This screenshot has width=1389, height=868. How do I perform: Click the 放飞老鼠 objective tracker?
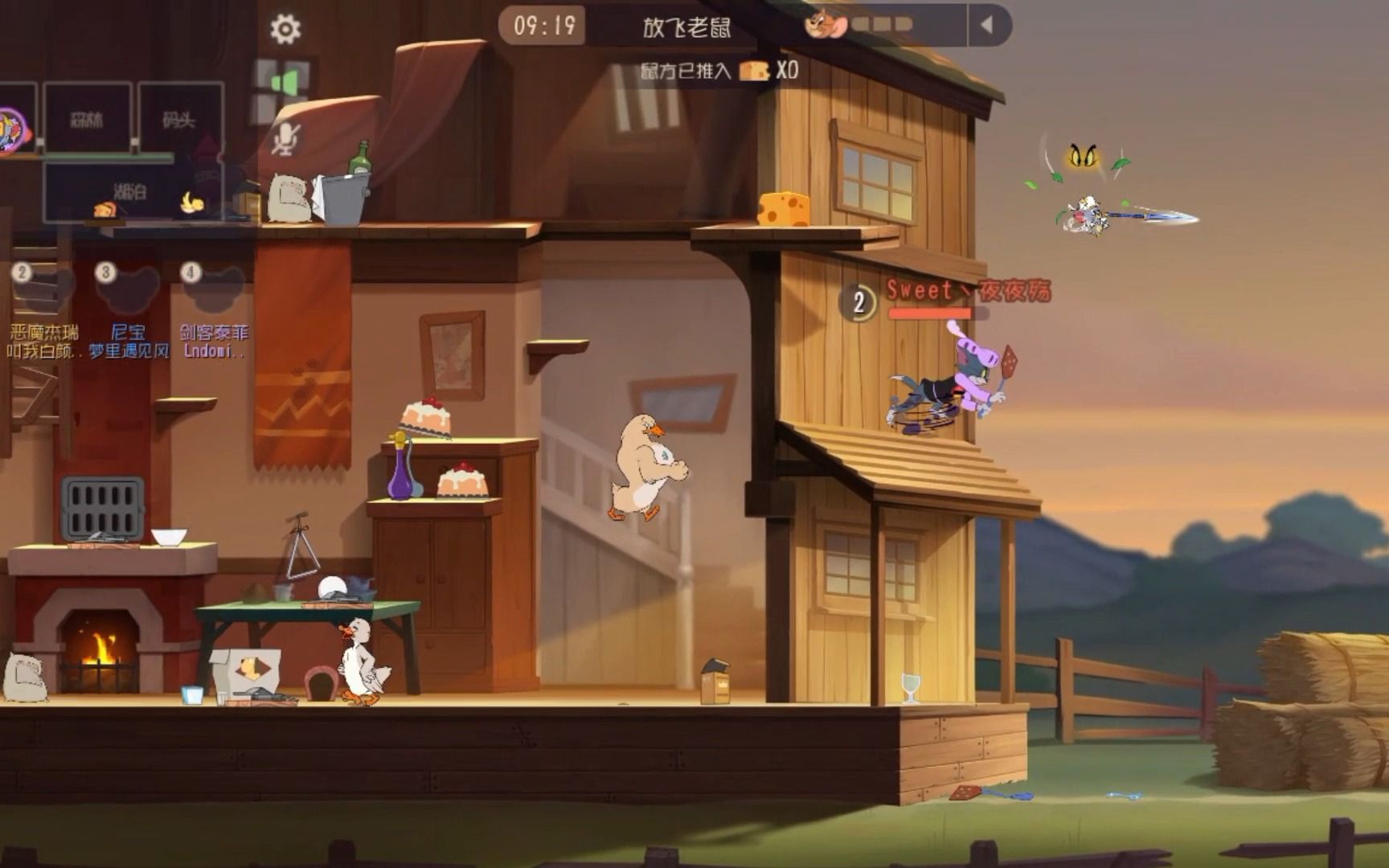click(x=686, y=27)
